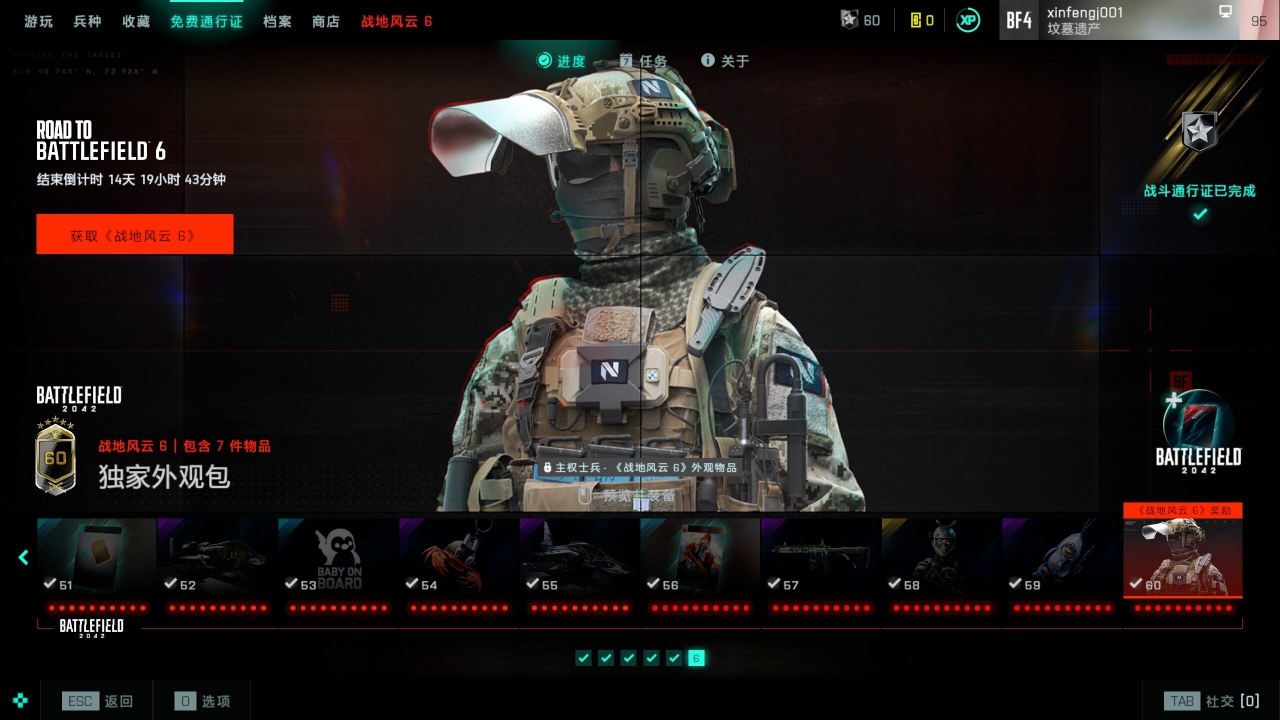
Task: Select the 免费通行证 tab
Action: 206,21
